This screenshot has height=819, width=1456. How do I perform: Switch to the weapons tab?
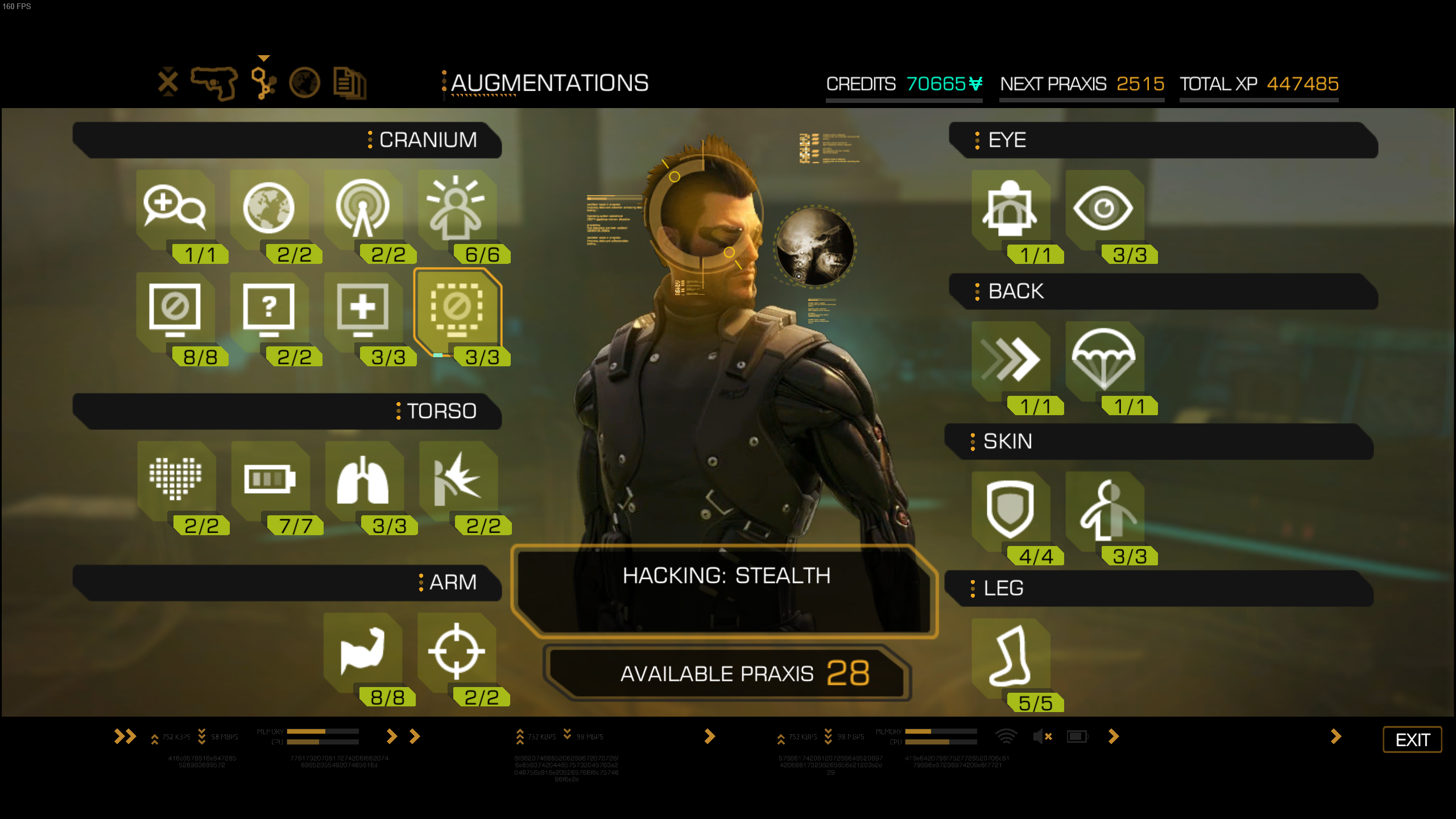click(x=215, y=83)
